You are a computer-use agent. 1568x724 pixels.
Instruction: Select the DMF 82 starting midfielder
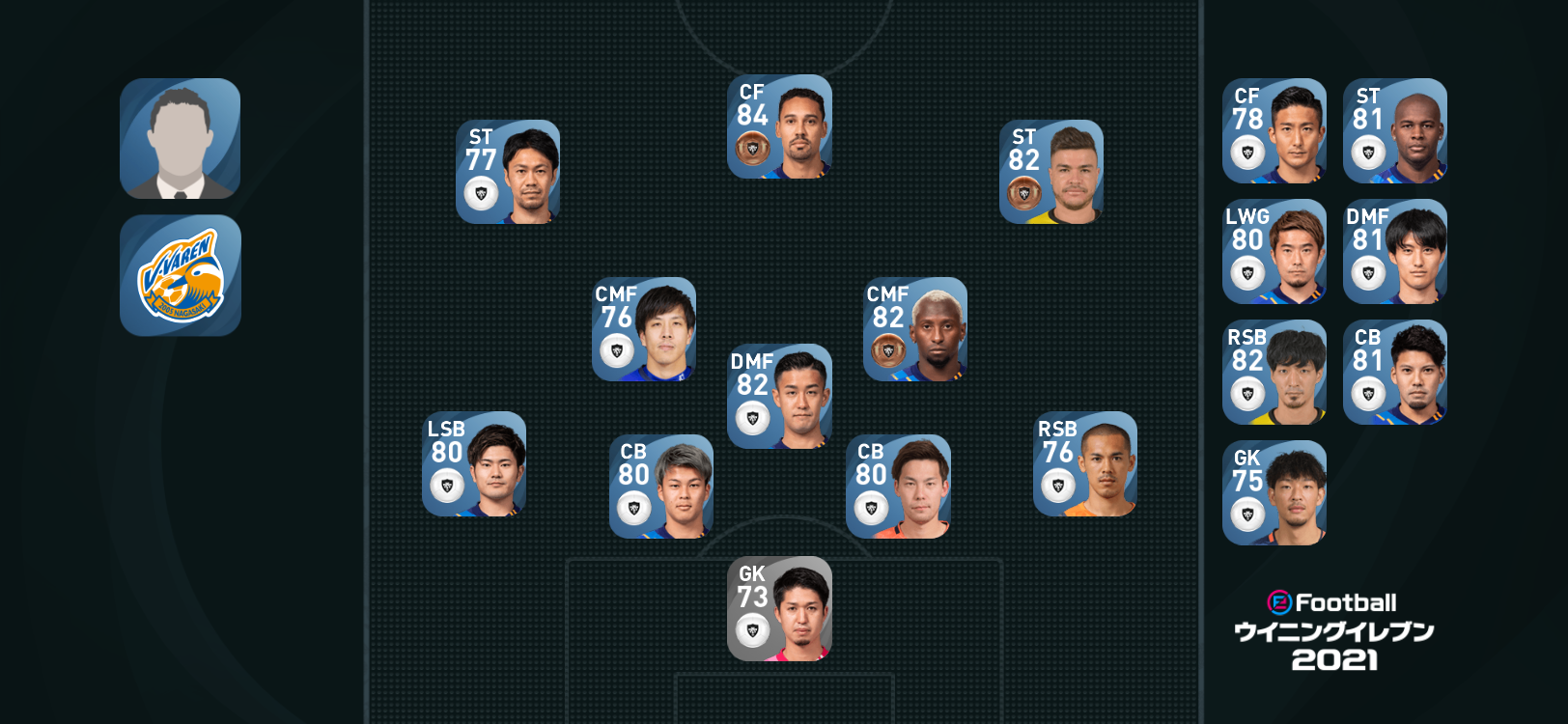click(x=779, y=397)
